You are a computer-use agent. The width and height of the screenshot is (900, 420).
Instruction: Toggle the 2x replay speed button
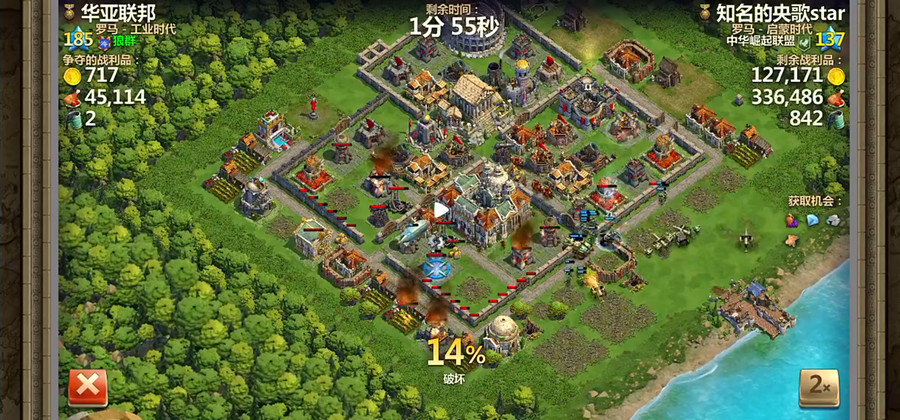(817, 388)
